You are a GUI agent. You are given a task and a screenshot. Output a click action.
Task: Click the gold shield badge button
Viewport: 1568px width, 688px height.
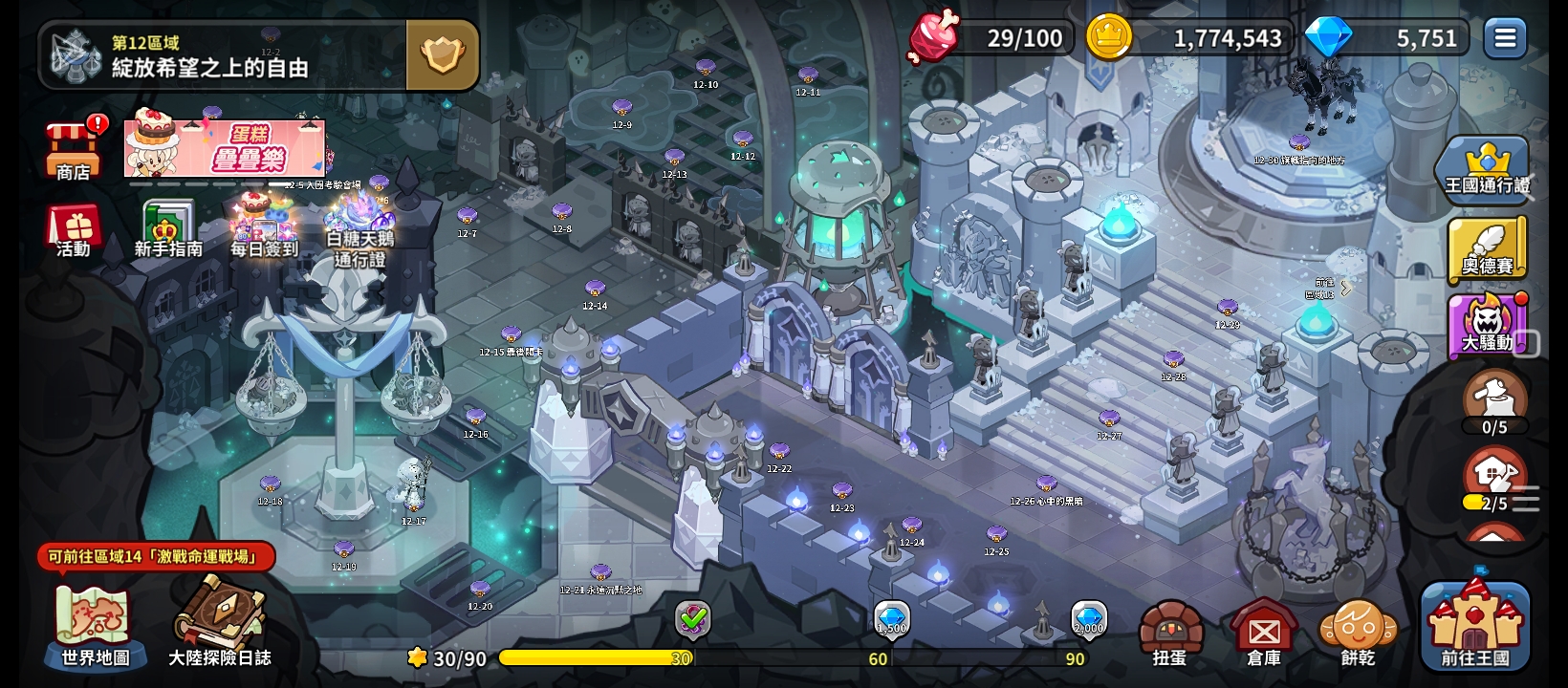pos(443,55)
